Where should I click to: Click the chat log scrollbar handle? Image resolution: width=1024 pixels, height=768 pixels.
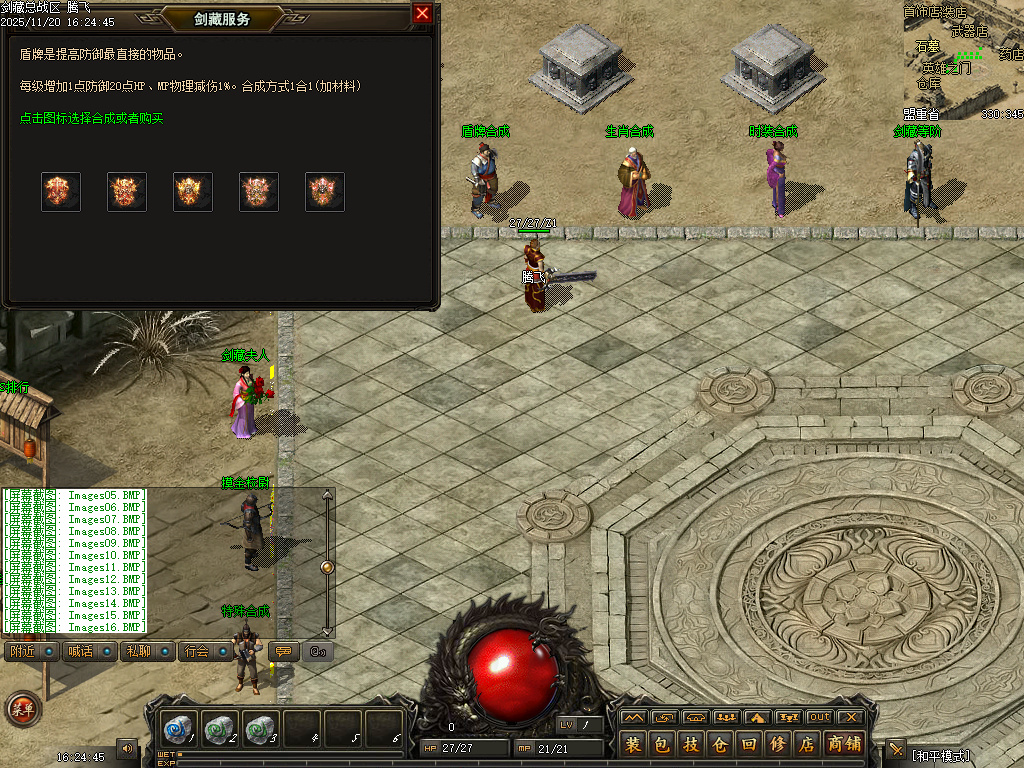pyautogui.click(x=326, y=567)
